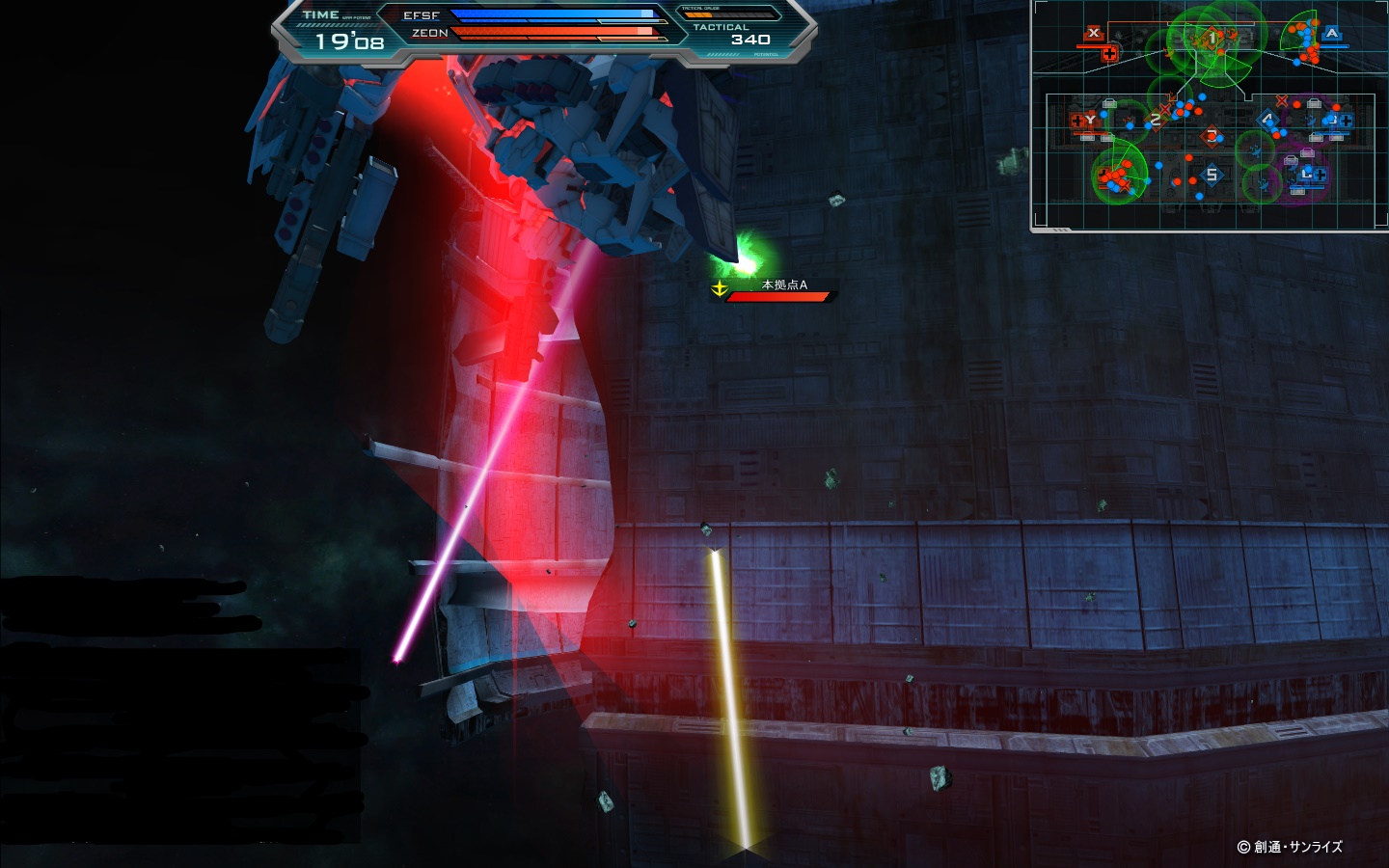Select base marker X on the minimap
The height and width of the screenshot is (868, 1389).
point(1093,33)
